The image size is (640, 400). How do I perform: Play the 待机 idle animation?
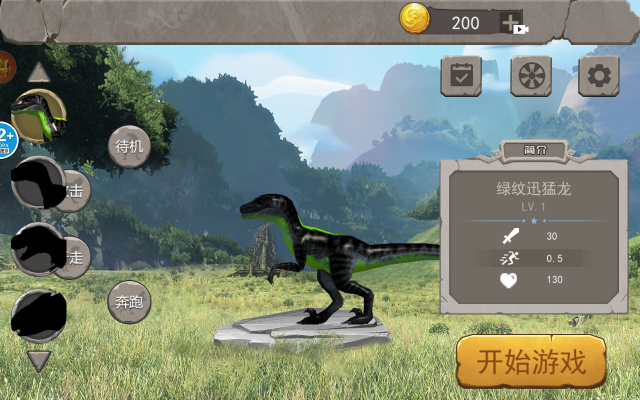point(129,146)
